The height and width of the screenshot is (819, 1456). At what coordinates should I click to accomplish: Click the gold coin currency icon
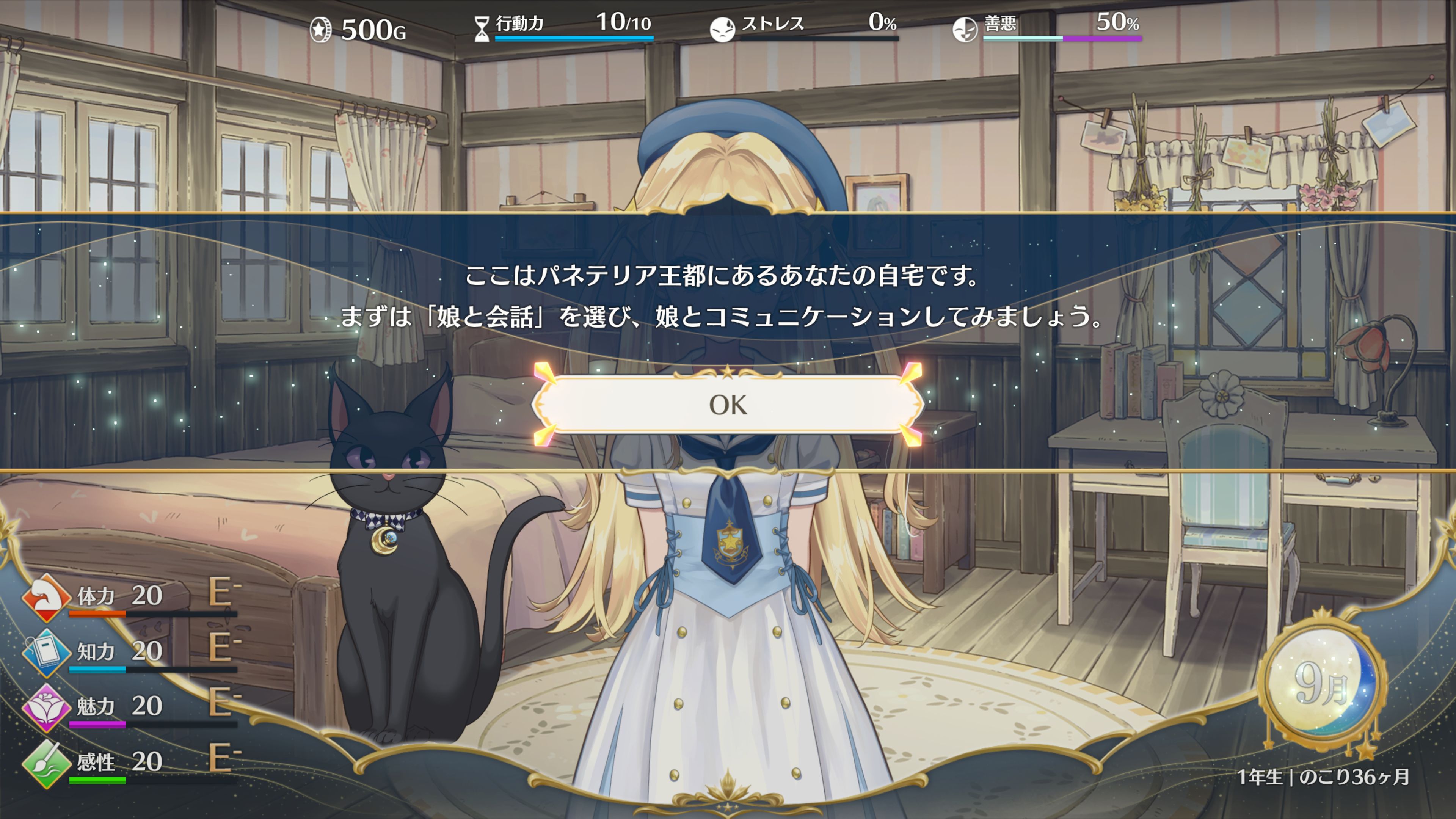point(320,24)
